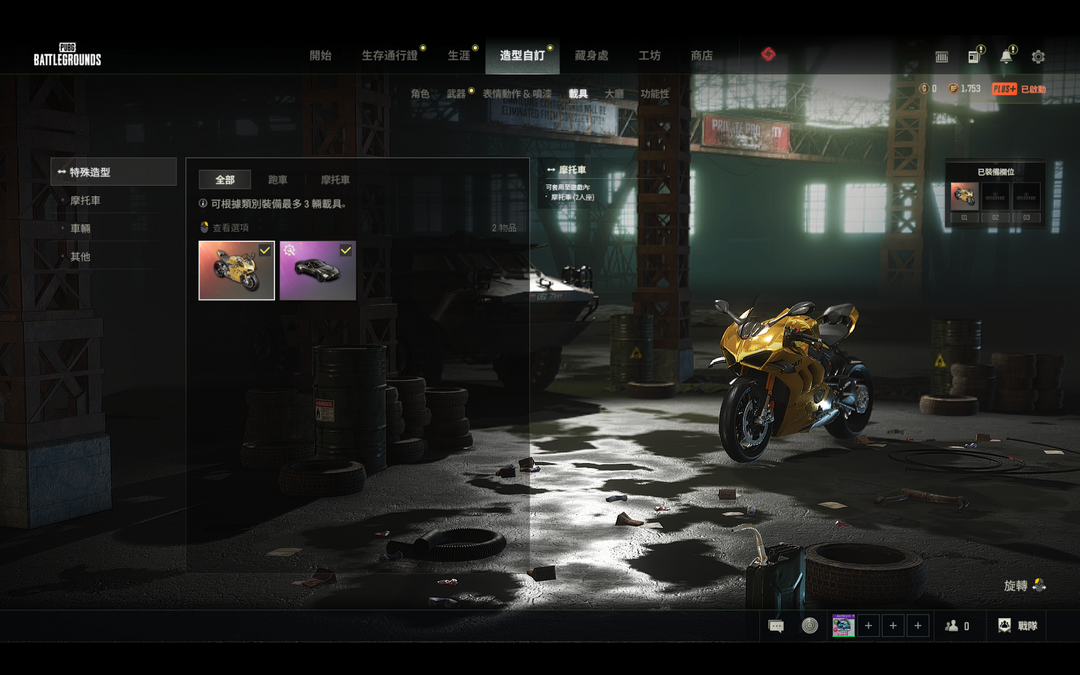Image resolution: width=1080 pixels, height=675 pixels.
Task: Open the 生涯 (Career) menu
Action: point(458,56)
